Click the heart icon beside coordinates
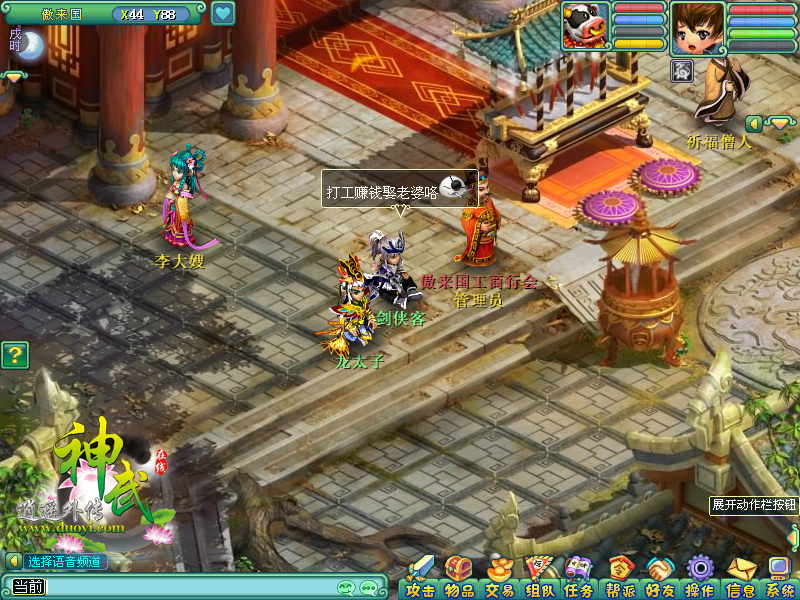The width and height of the screenshot is (800, 600). [223, 14]
